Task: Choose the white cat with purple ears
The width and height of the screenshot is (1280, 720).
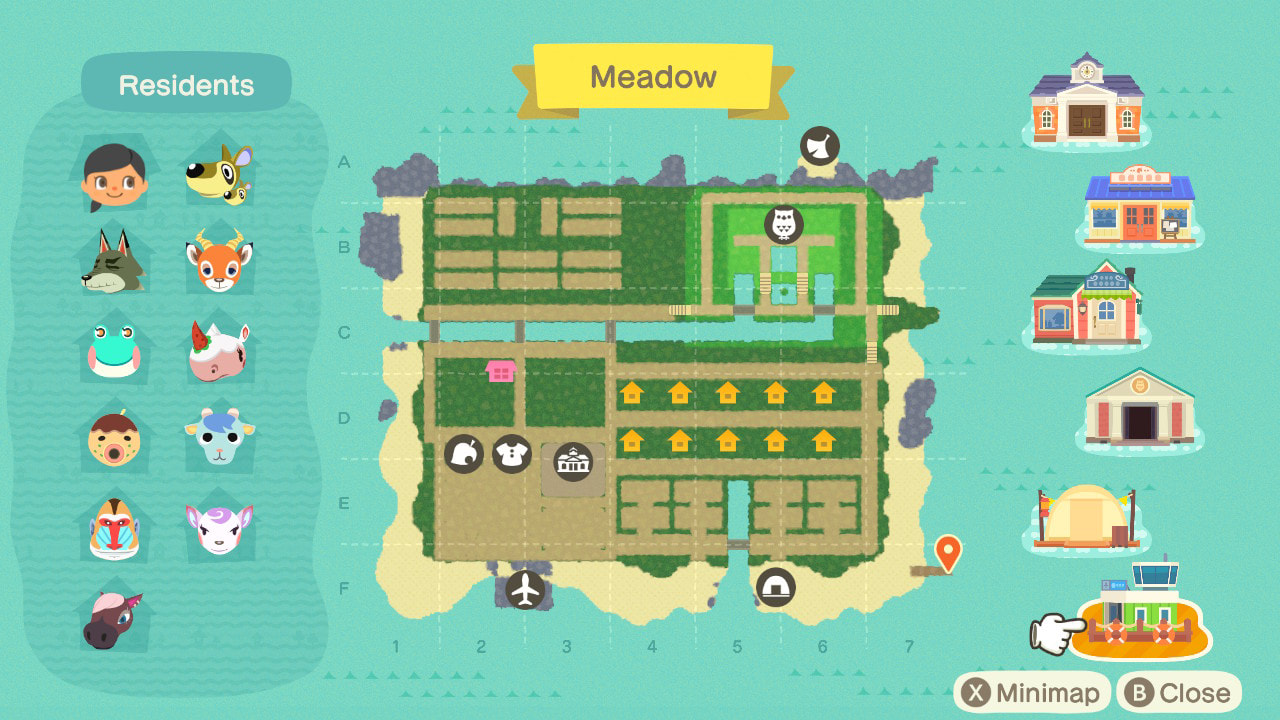Action: tap(218, 527)
